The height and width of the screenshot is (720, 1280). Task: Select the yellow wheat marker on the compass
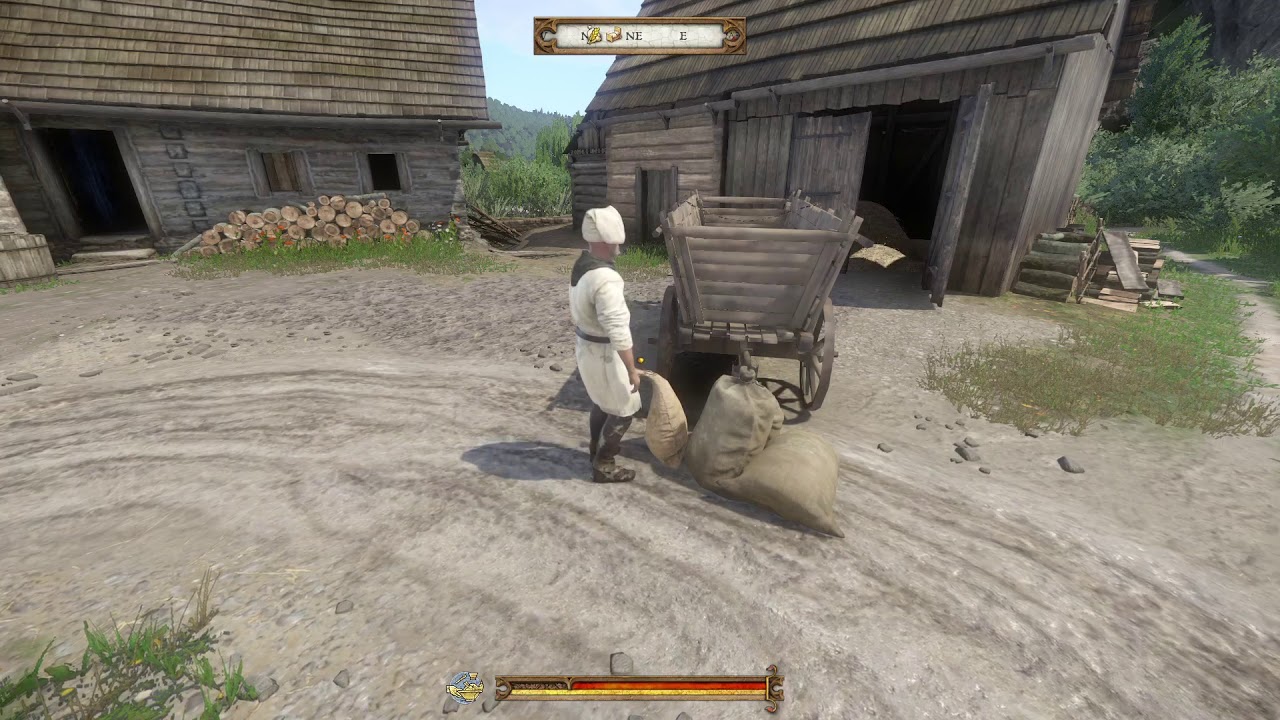593,36
